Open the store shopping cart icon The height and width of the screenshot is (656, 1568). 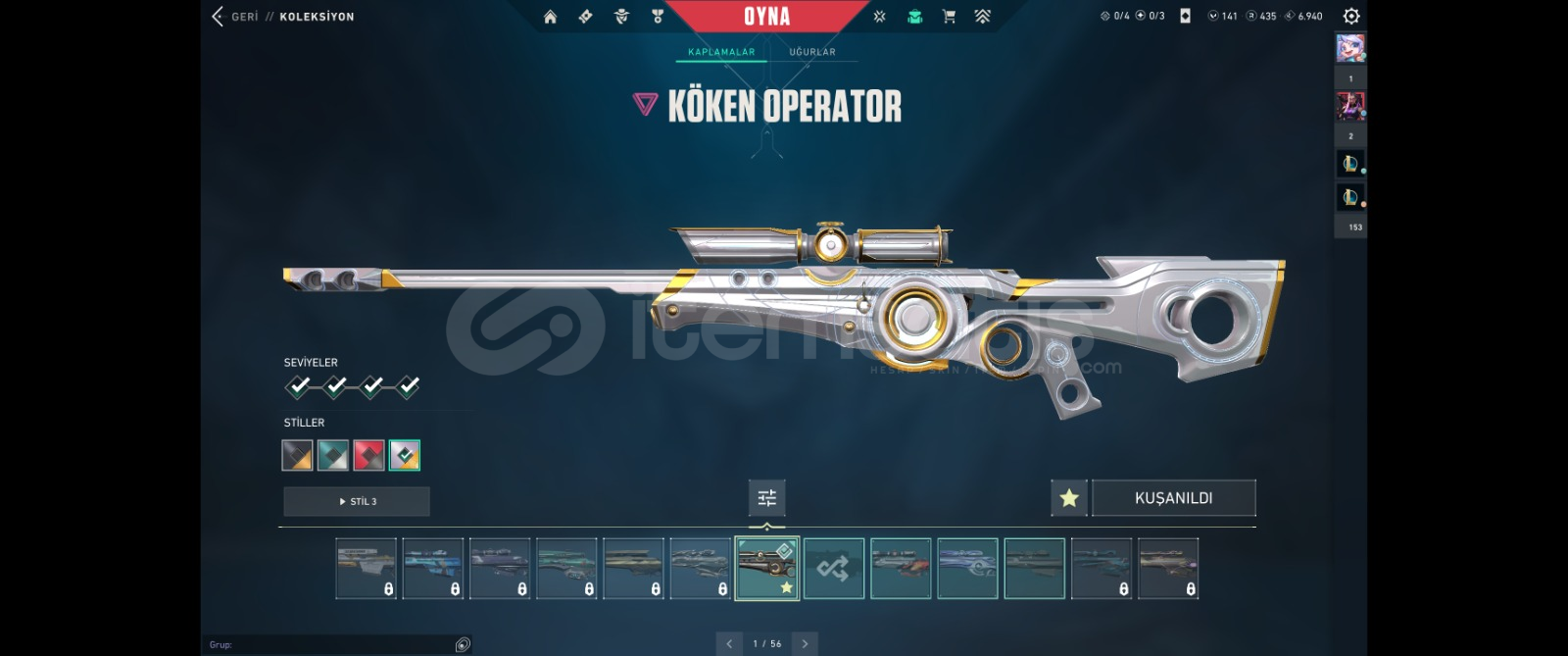[x=949, y=17]
